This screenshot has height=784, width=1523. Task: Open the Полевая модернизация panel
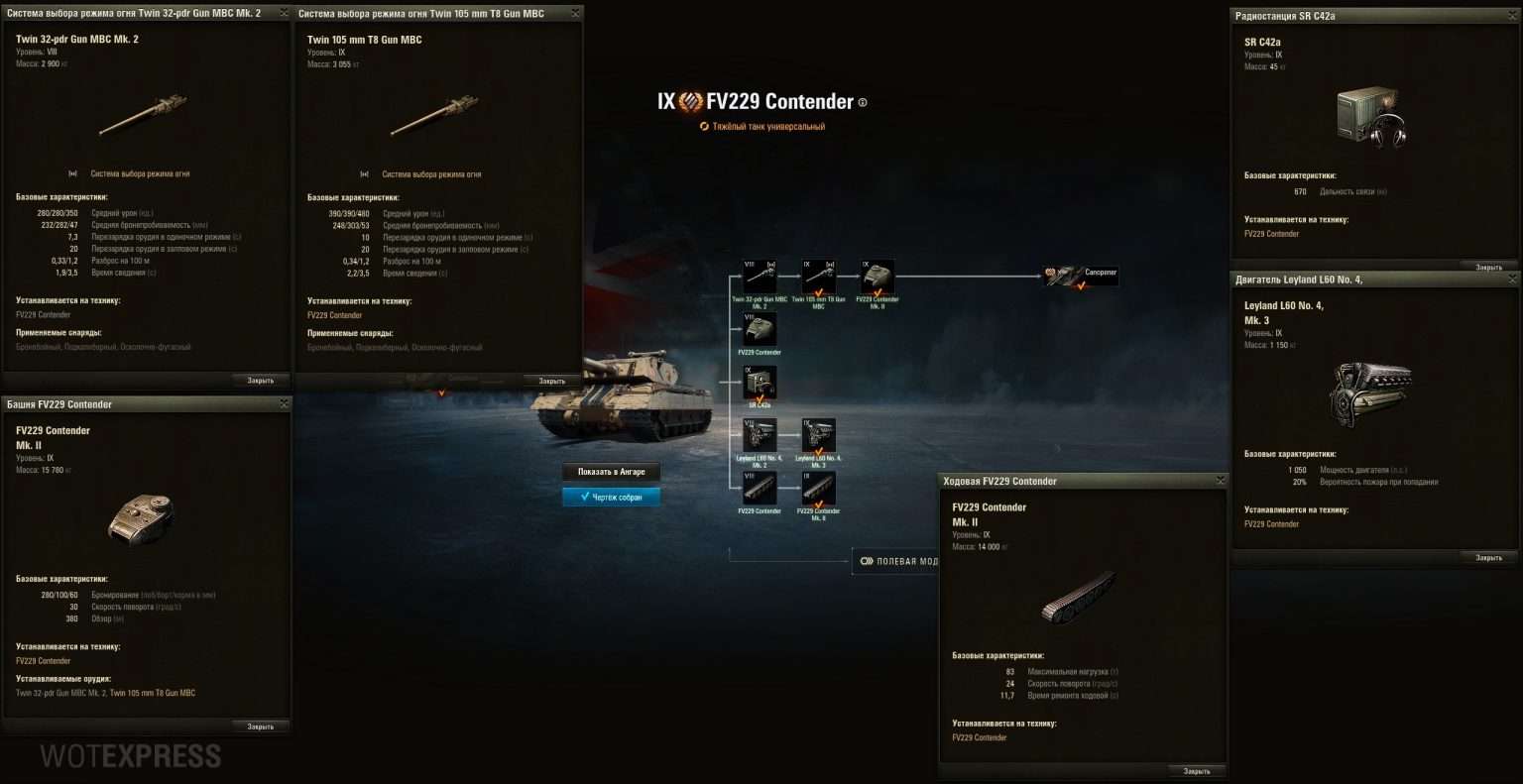click(897, 560)
